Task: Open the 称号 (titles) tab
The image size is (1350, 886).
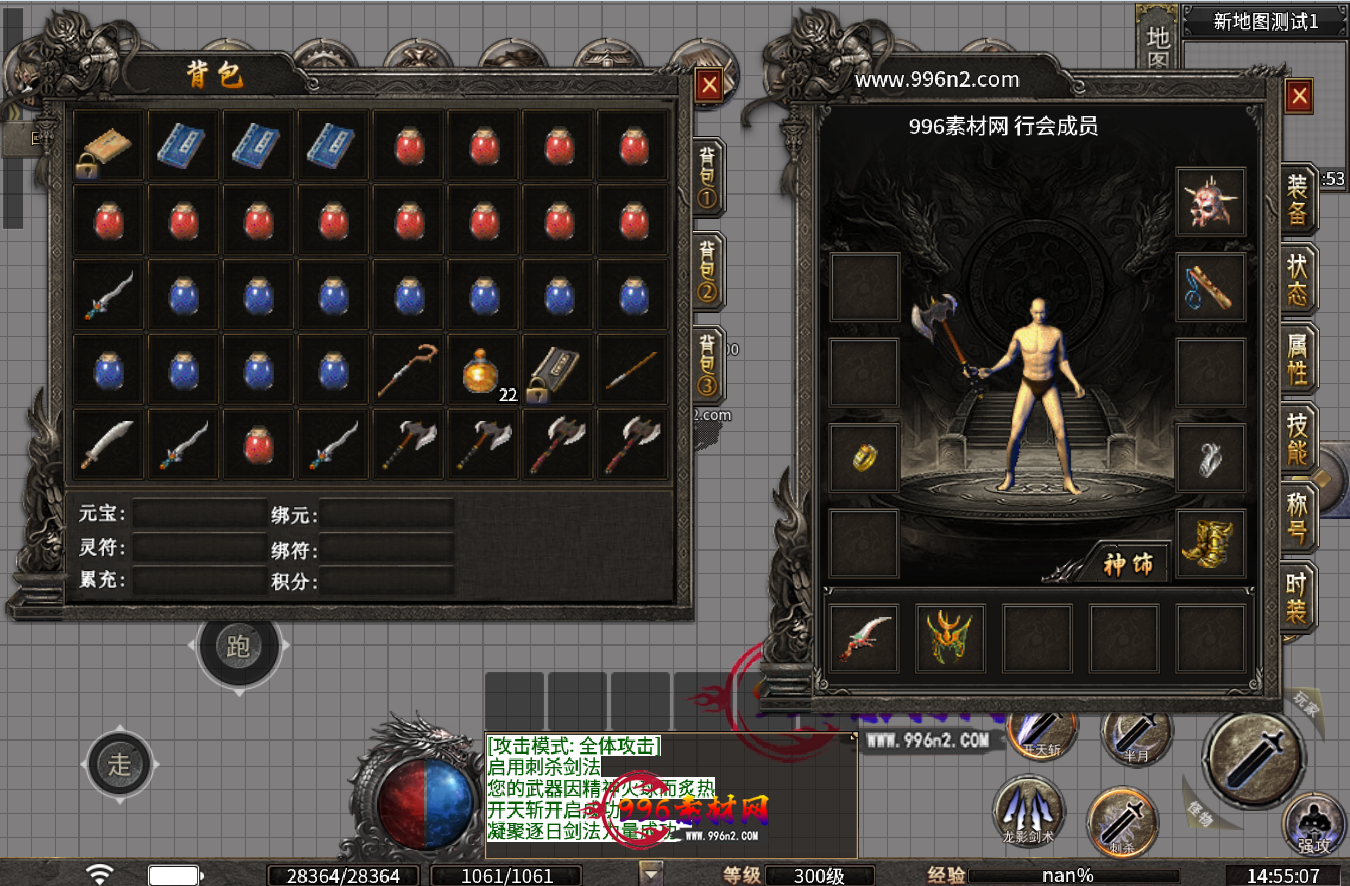Action: 1297,517
